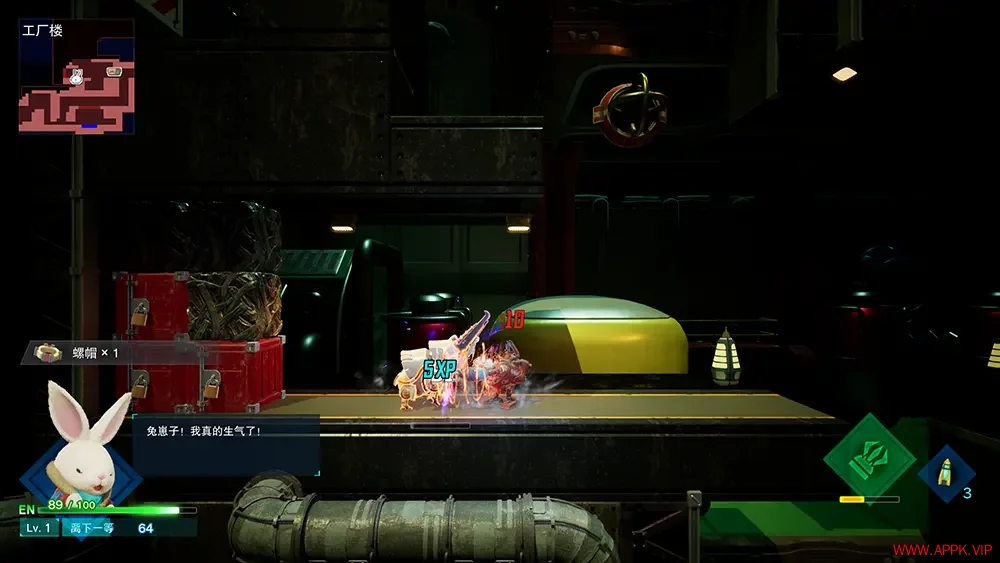This screenshot has height=563, width=1000.
Task: Use the blue carrot item icon
Action: point(946,473)
